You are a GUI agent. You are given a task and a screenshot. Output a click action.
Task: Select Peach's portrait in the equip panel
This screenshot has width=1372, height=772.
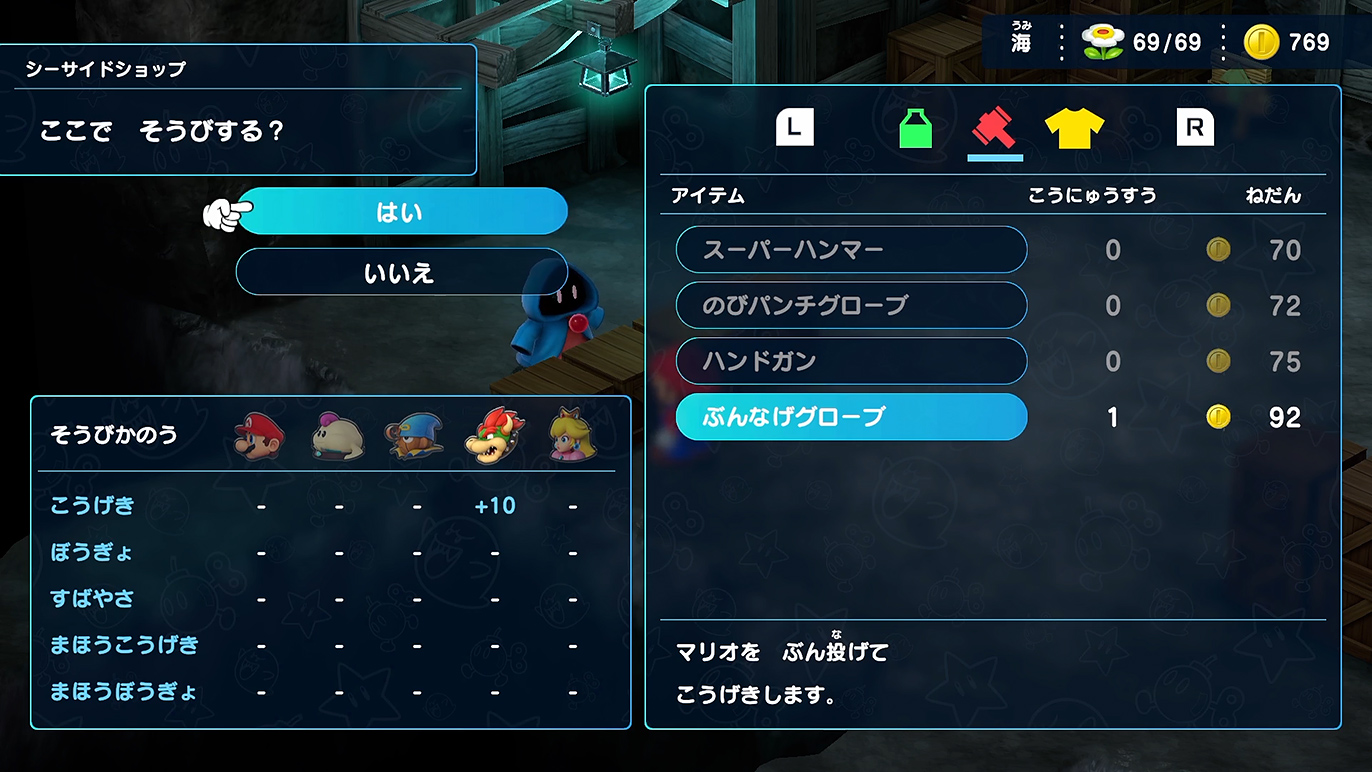point(572,434)
